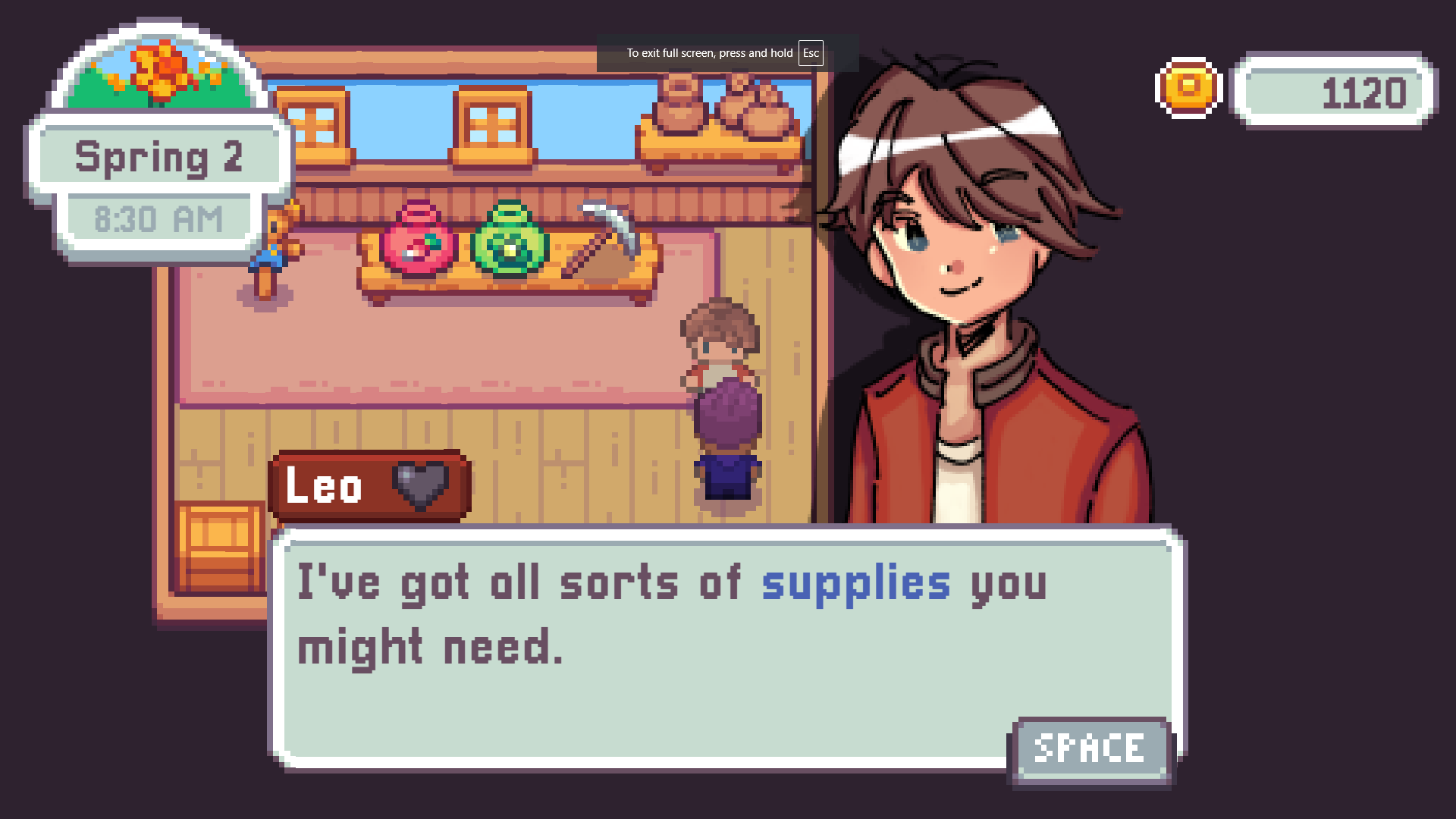Image resolution: width=1456 pixels, height=819 pixels.
Task: Click the 8:30 AM time display
Action: pyautogui.click(x=159, y=218)
